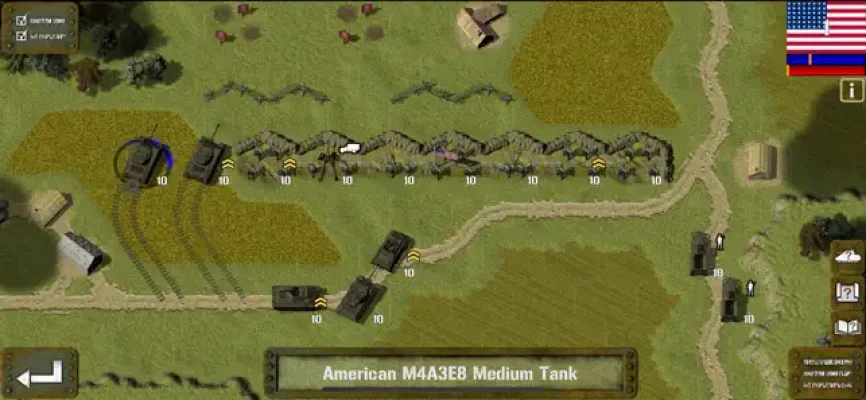Click the return arrow button
Image resolution: width=866 pixels, height=400 pixels.
pyautogui.click(x=39, y=374)
